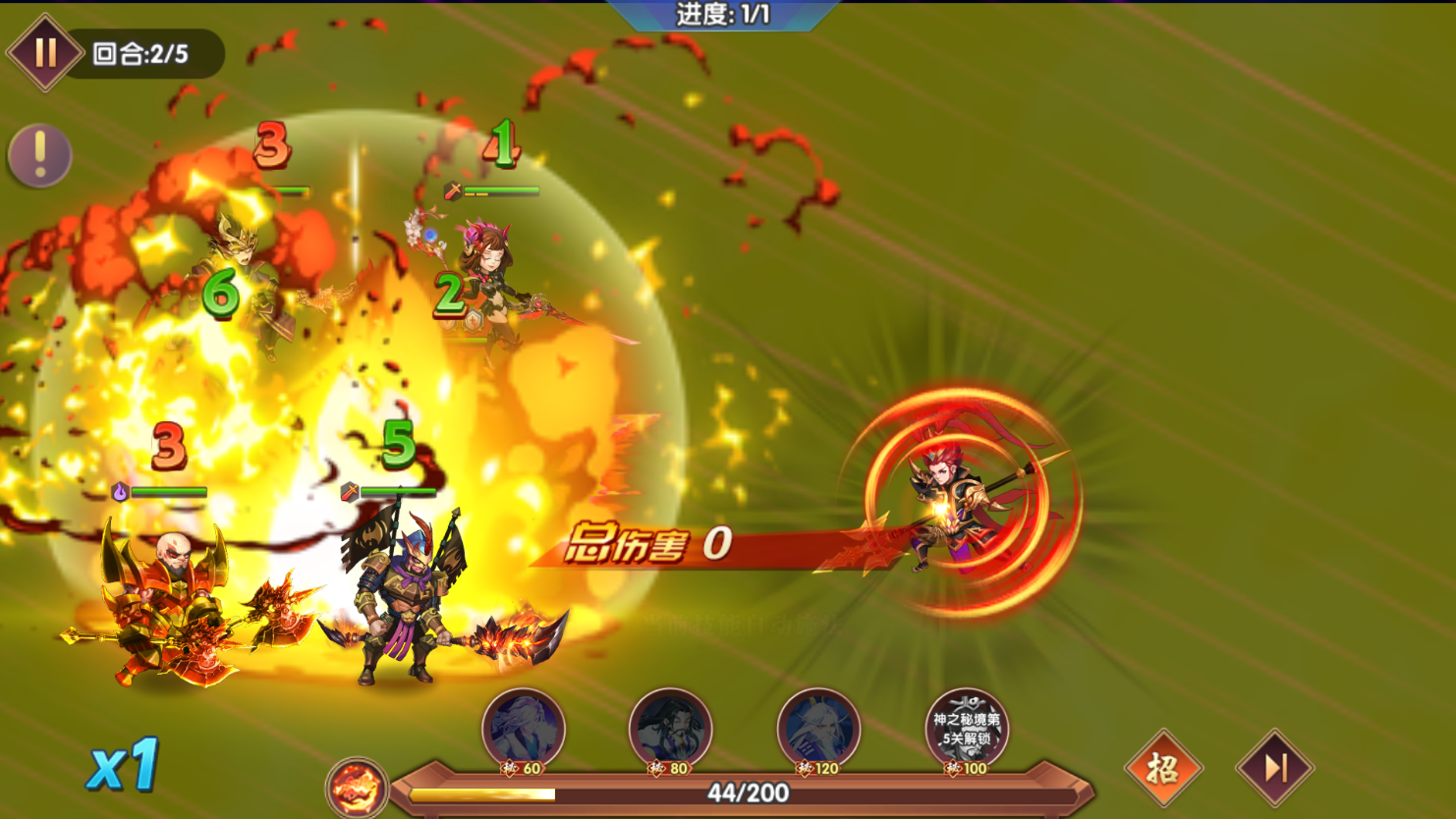Activate the 120-cost hero skill portrait
The width and height of the screenshot is (1456, 819).
tap(818, 729)
